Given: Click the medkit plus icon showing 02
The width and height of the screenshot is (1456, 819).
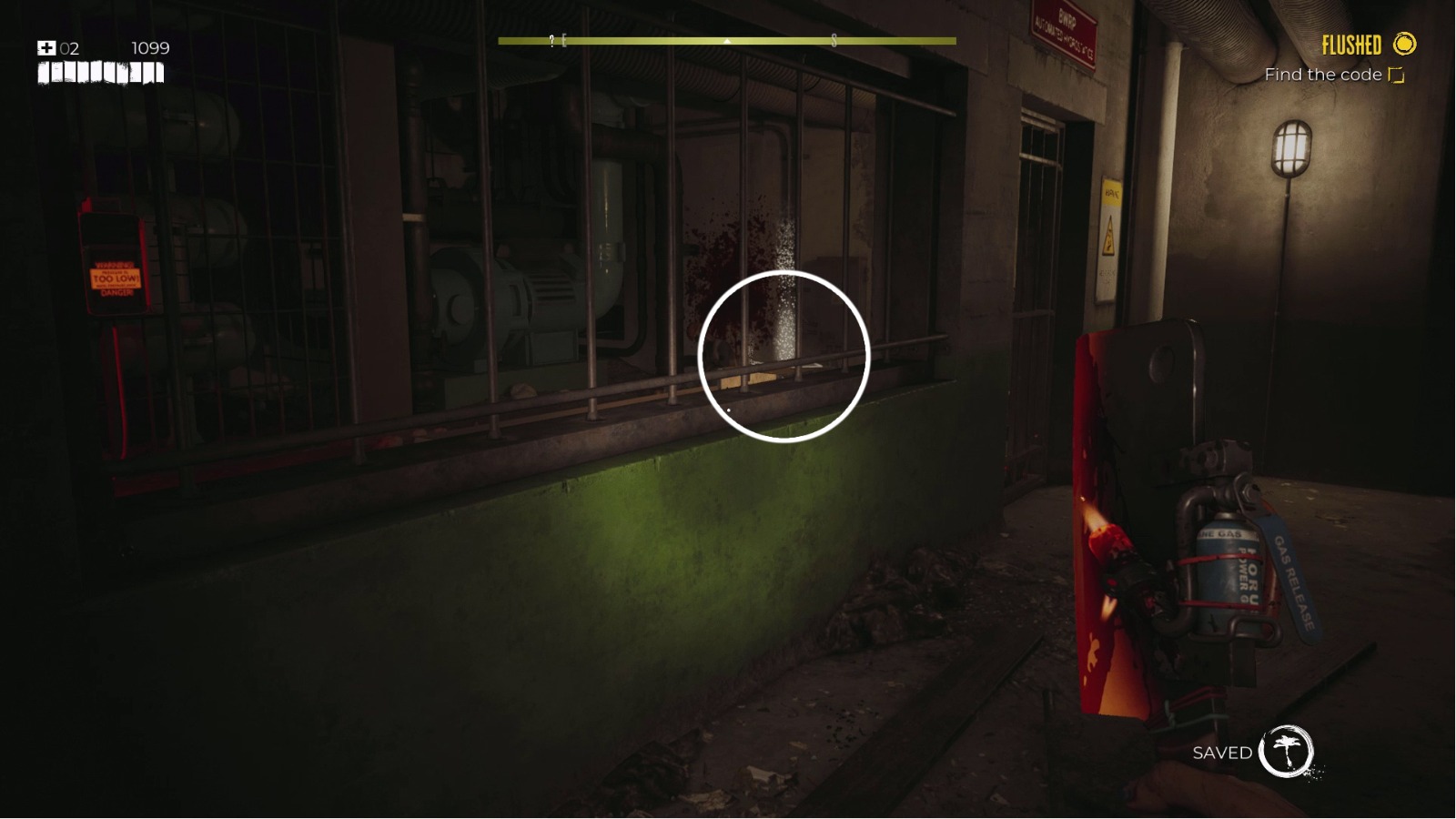Looking at the screenshot, I should click(47, 47).
